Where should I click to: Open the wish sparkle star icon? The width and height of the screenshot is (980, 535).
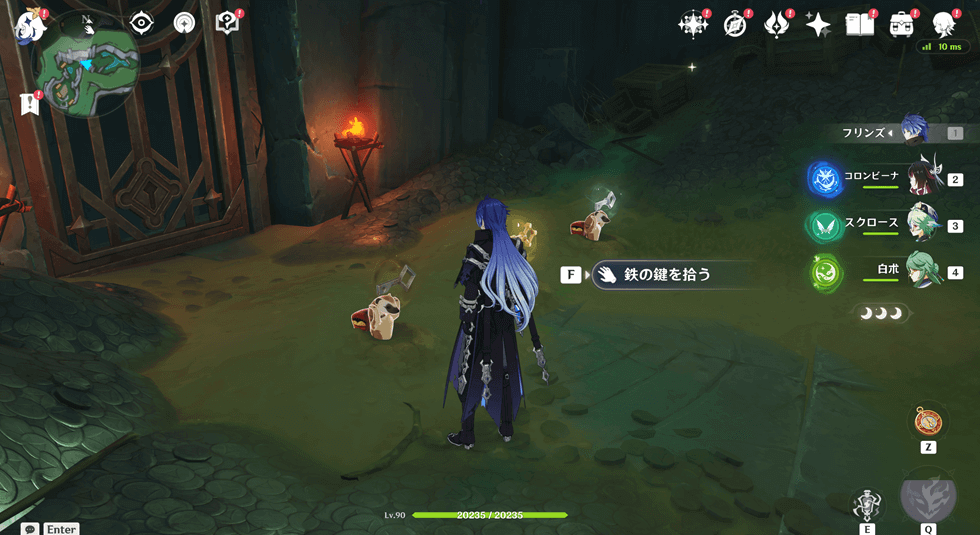[x=818, y=25]
